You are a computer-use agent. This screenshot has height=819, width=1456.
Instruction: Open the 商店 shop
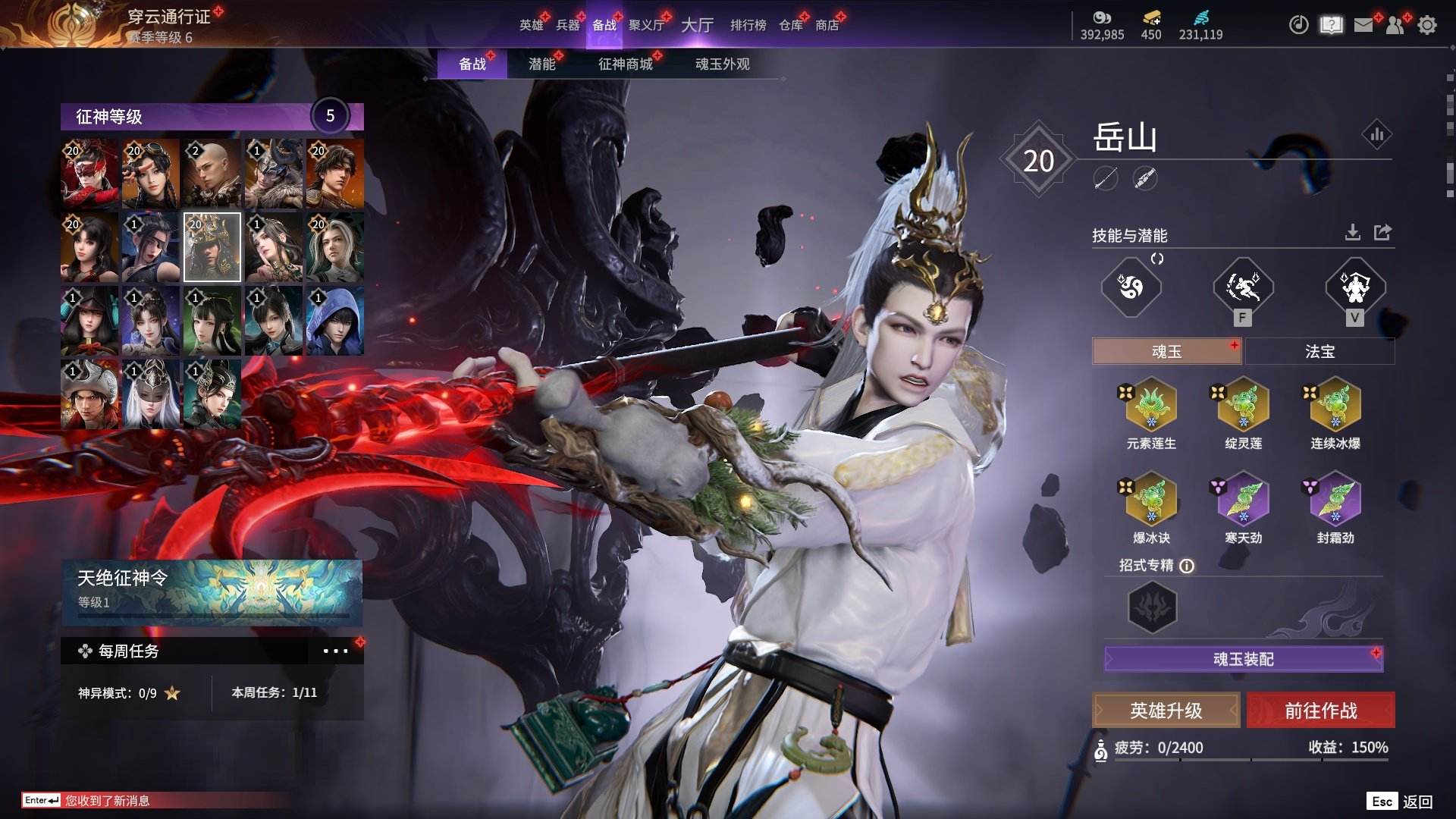(x=827, y=25)
